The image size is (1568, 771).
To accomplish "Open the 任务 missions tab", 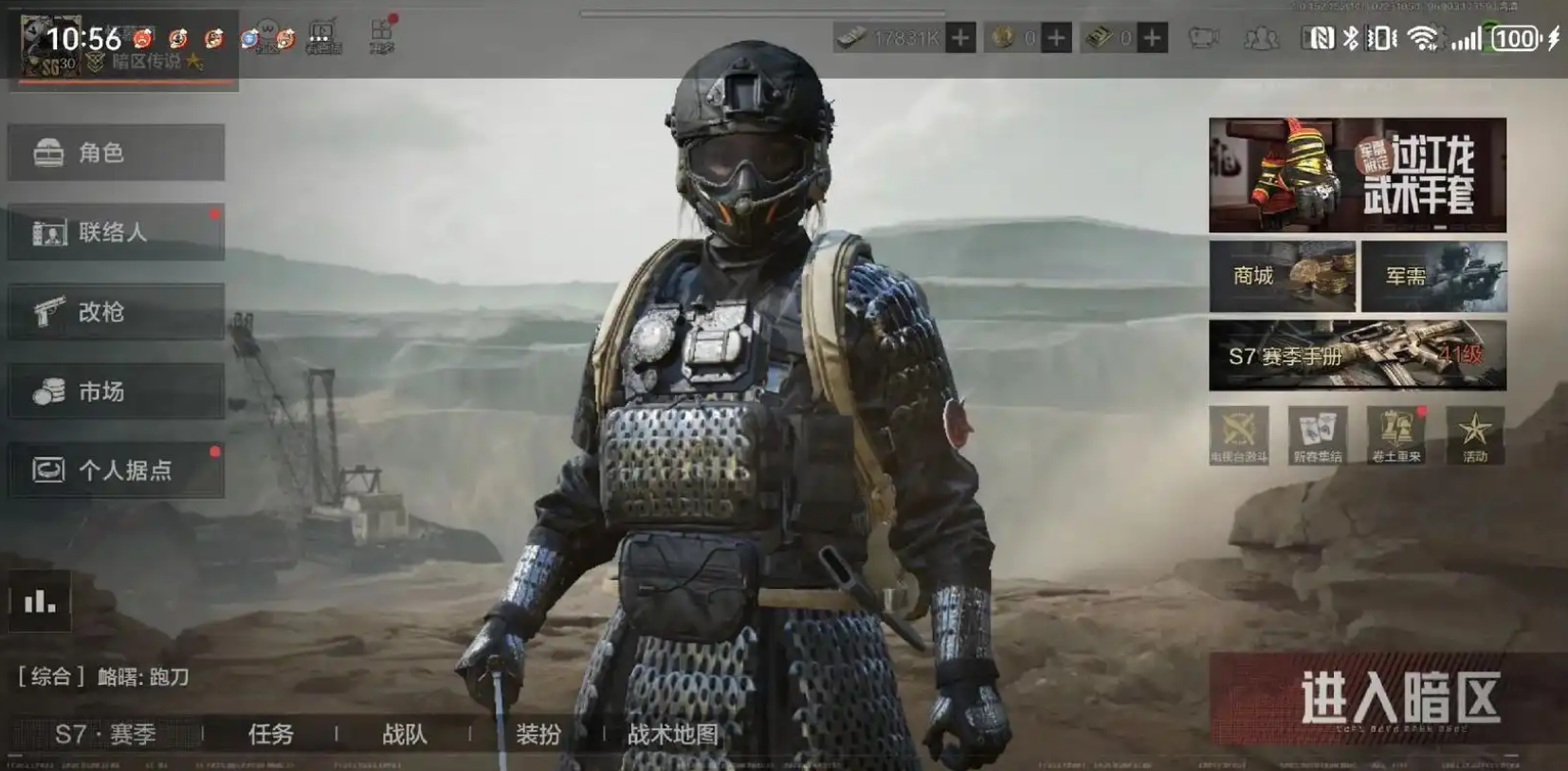I will (x=271, y=734).
